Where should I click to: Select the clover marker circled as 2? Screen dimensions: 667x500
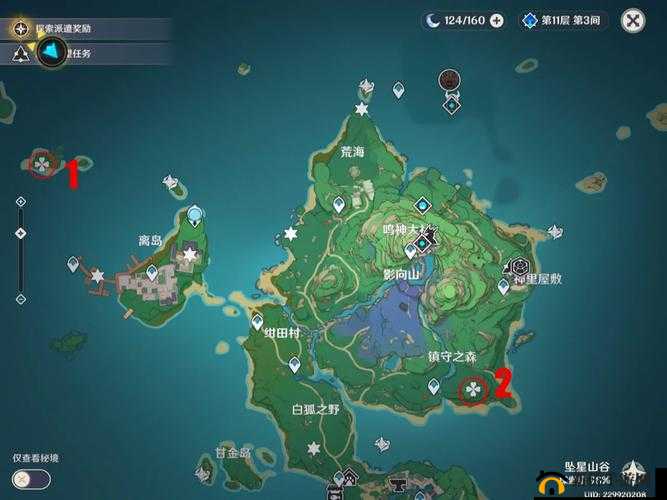(471, 389)
